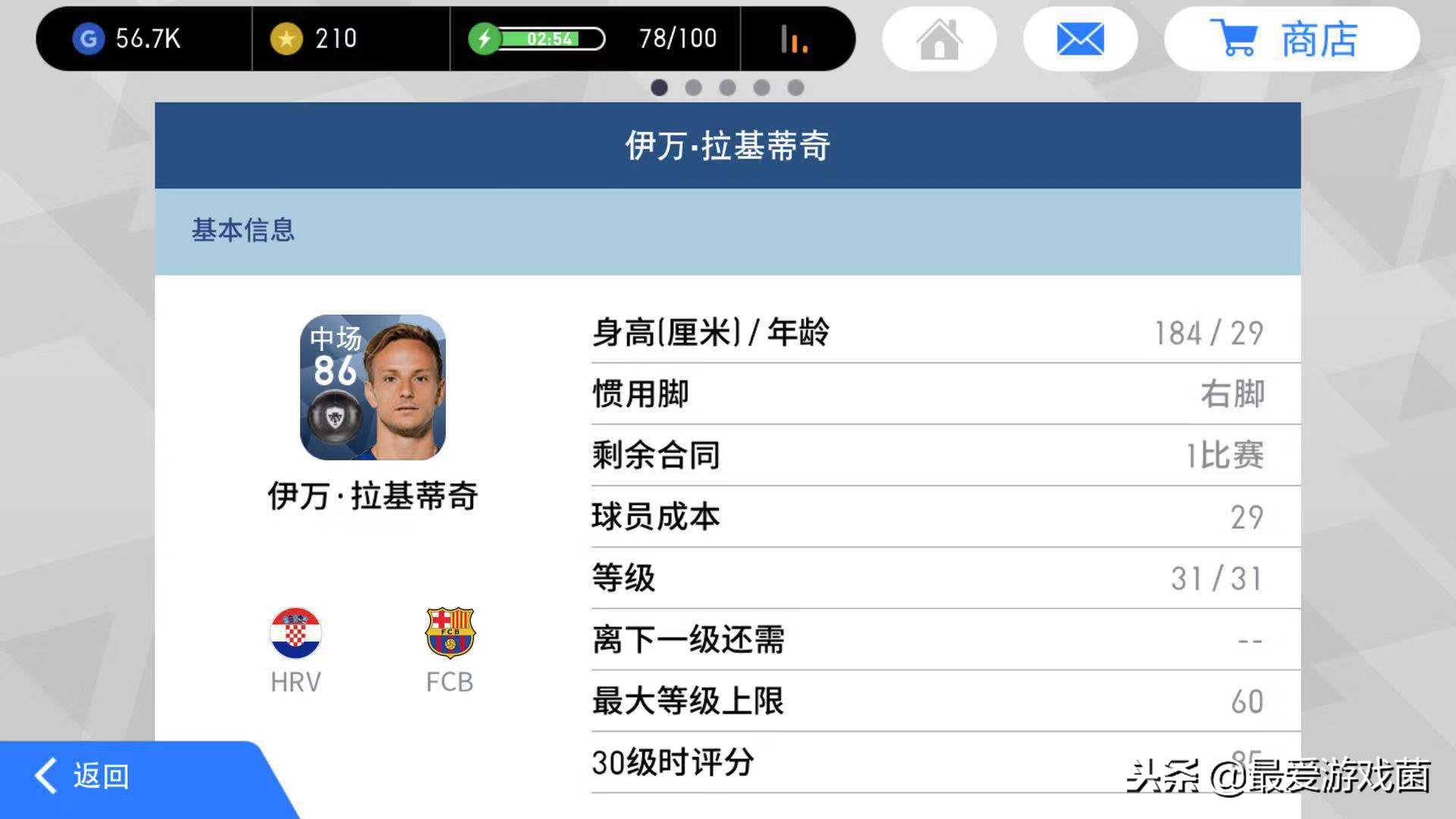The height and width of the screenshot is (819, 1456).
Task: Click the GP coin balance icon
Action: click(x=89, y=39)
